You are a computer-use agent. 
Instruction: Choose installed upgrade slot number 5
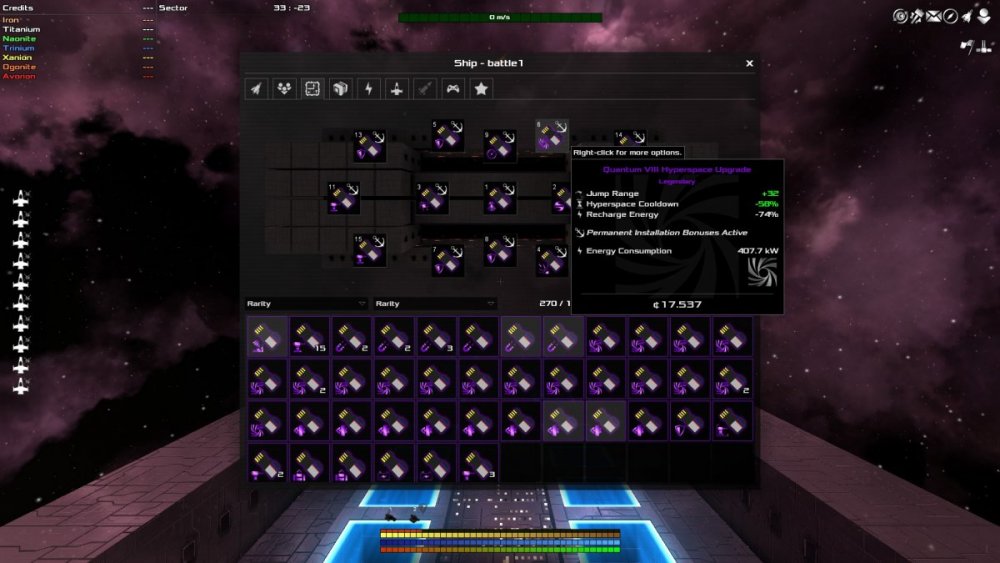point(447,137)
